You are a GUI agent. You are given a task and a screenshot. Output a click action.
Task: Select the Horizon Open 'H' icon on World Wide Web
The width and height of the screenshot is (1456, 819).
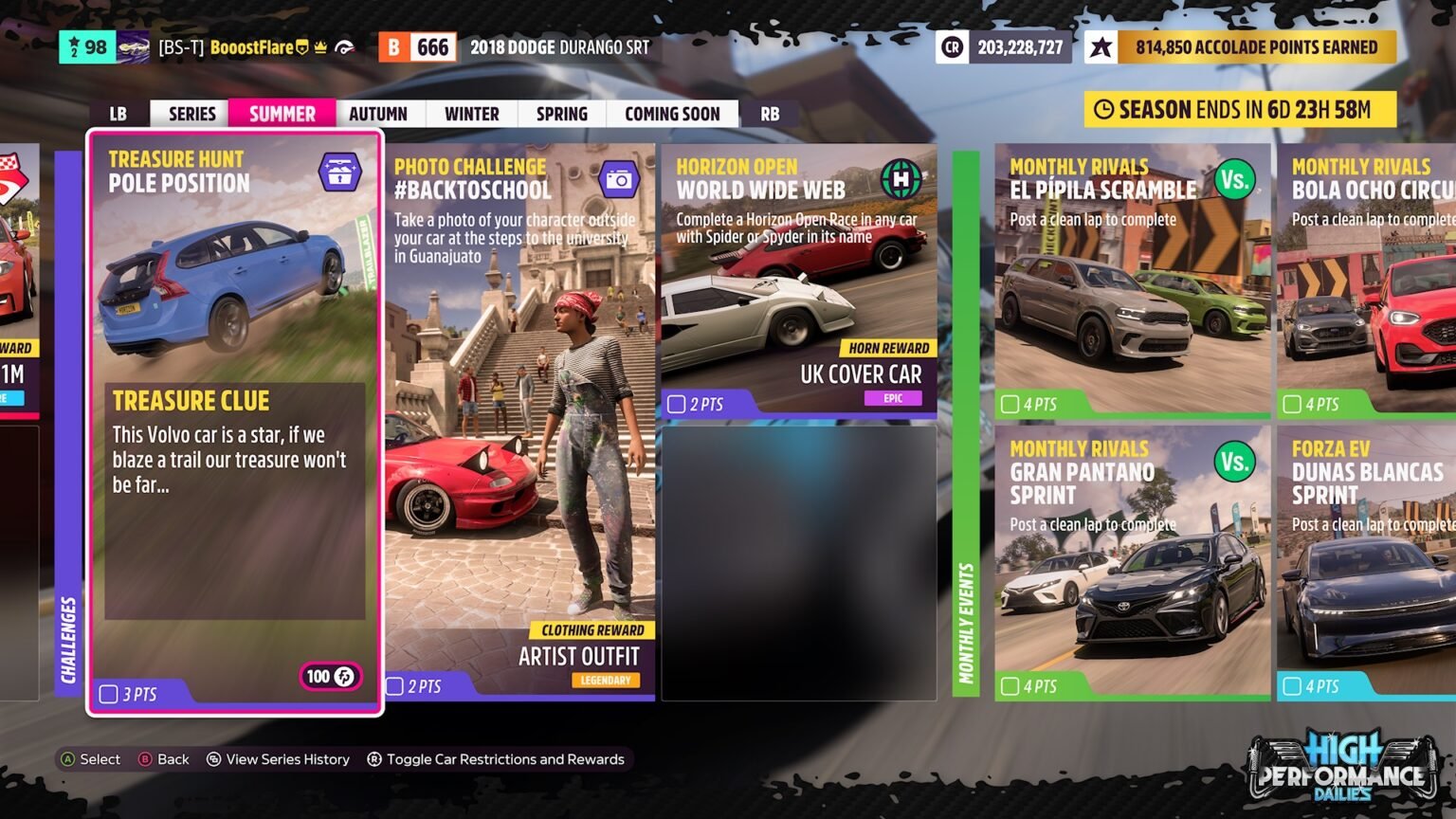click(x=901, y=177)
